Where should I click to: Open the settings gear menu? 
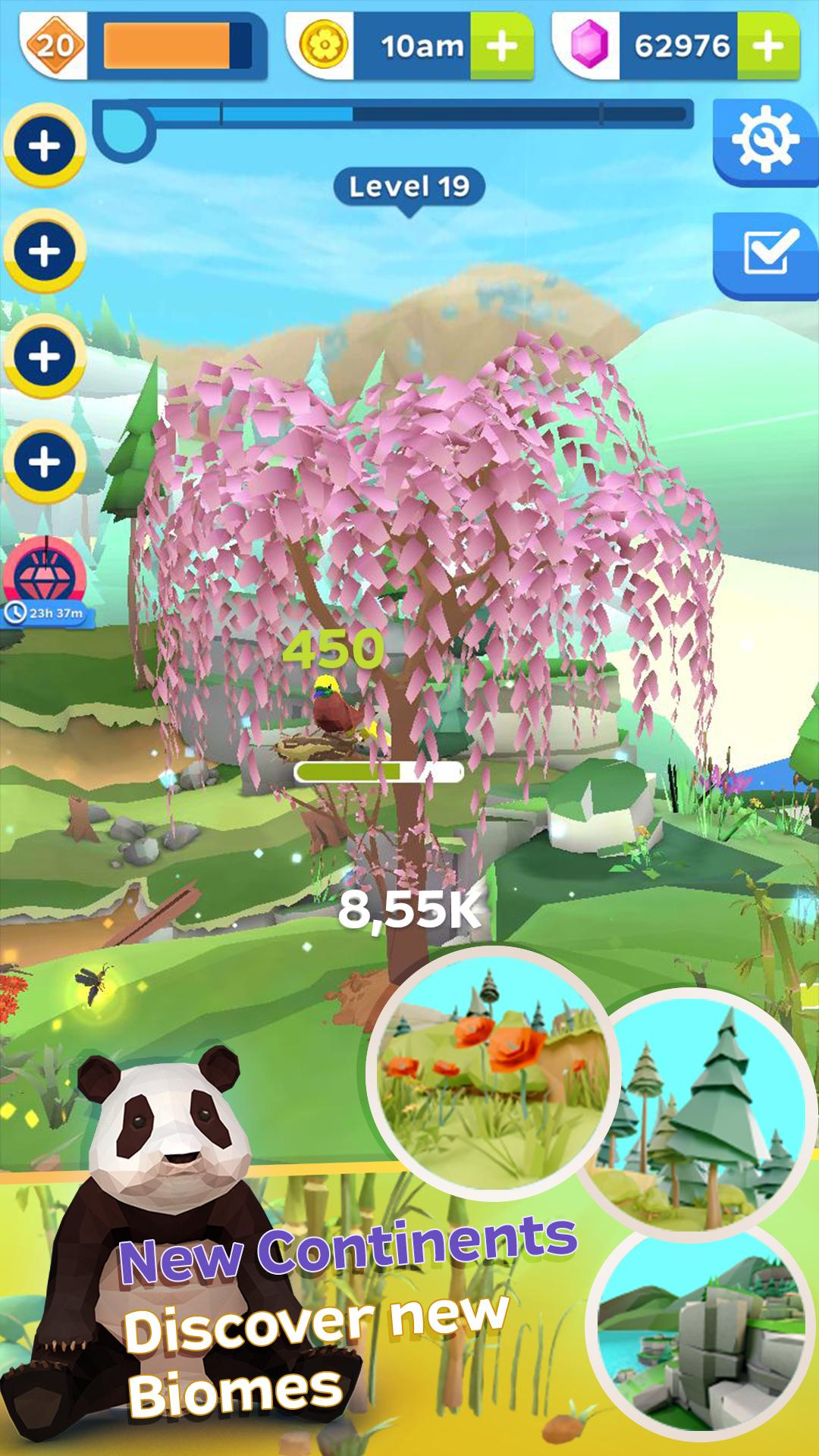pos(764,141)
